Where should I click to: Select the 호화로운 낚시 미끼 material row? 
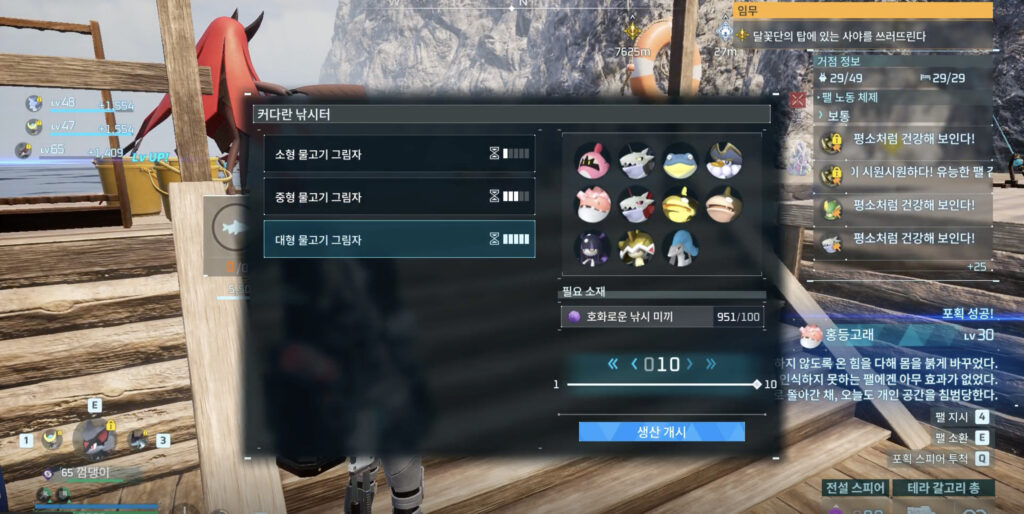coord(661,317)
